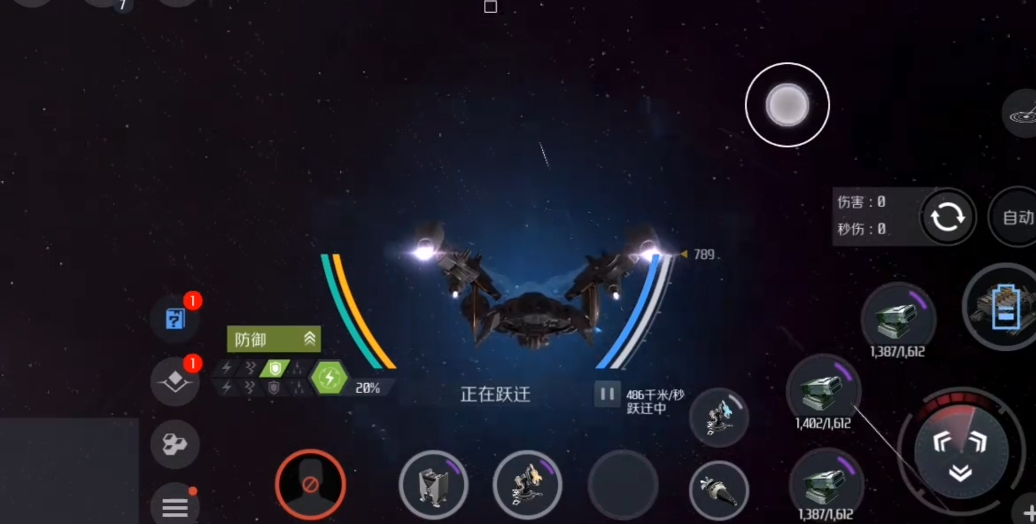Pause the warp with the pause button

[x=606, y=394]
